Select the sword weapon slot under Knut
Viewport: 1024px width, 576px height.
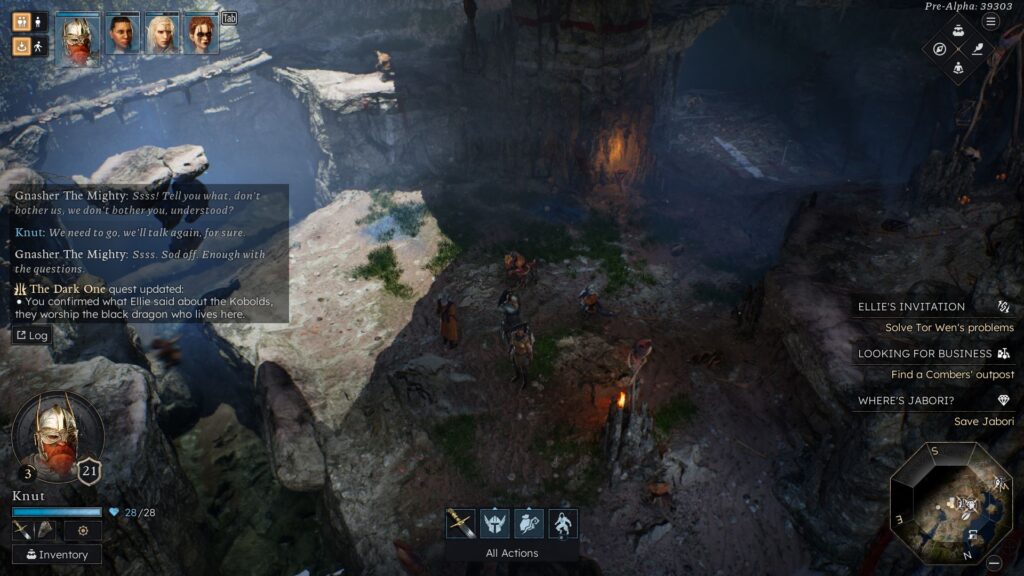[23, 531]
